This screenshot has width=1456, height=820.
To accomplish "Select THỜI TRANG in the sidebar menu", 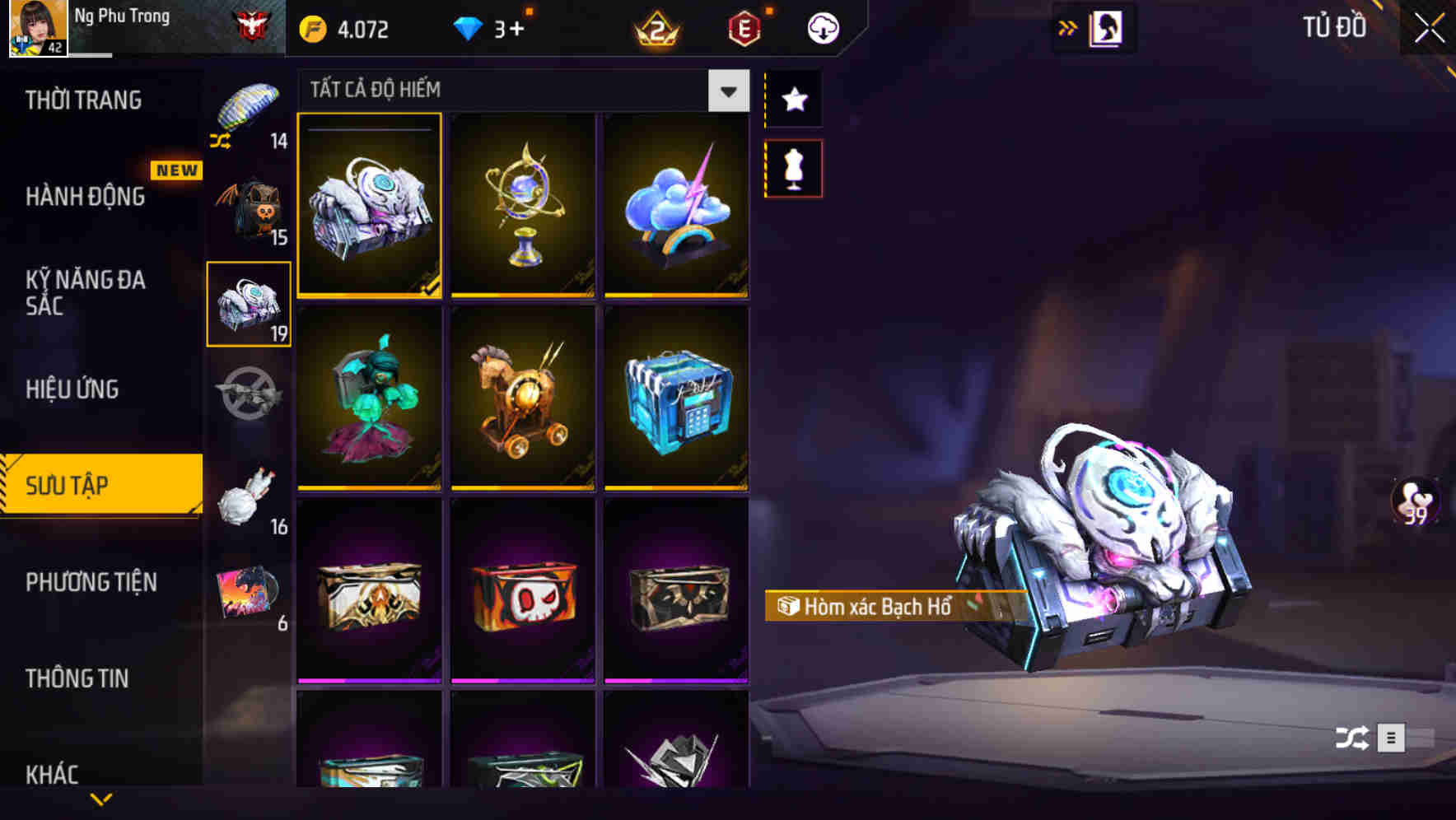I will point(82,100).
